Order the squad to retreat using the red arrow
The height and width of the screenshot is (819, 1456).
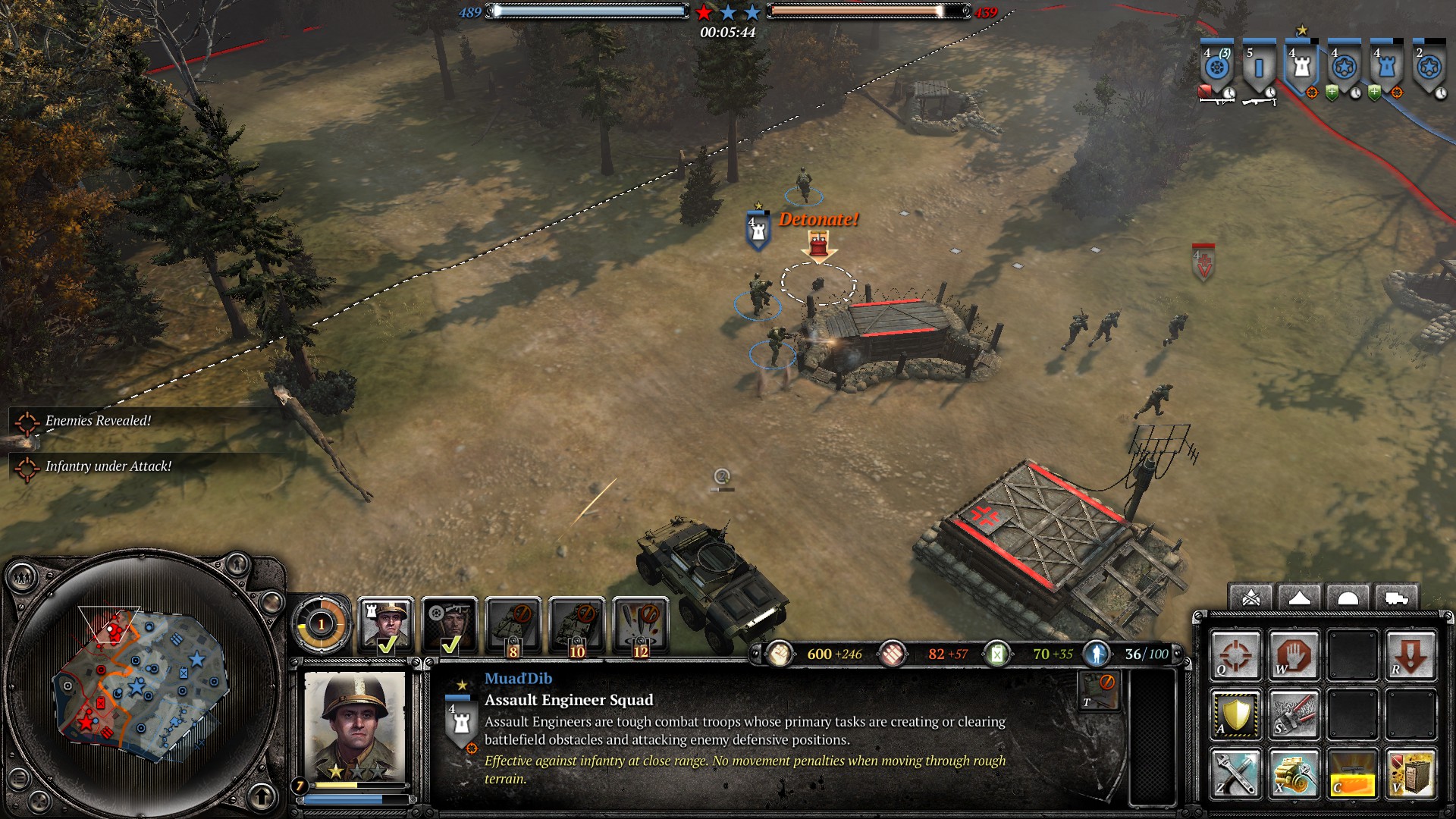[1410, 655]
